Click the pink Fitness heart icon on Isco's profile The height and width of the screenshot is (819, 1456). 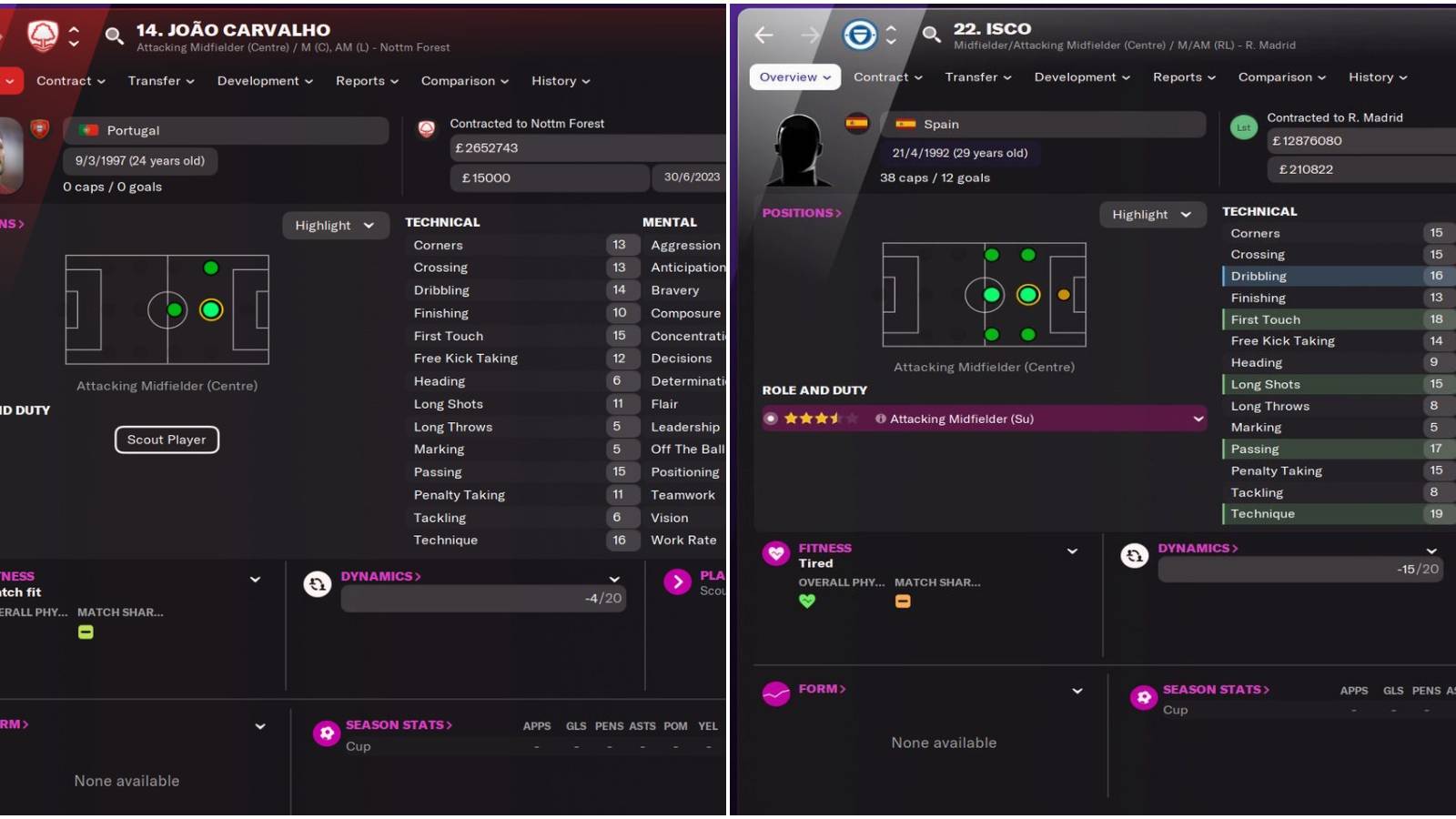pos(775,552)
